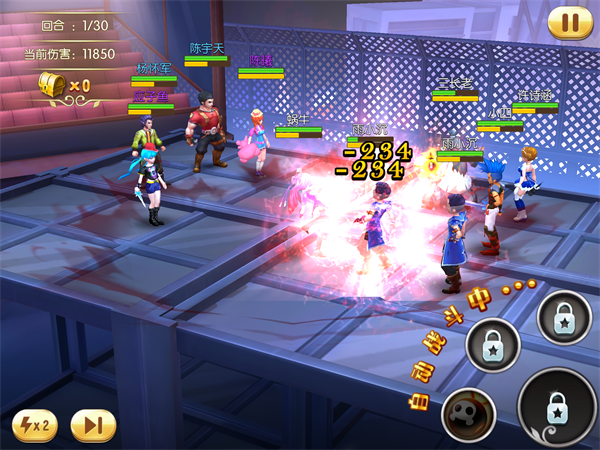Viewport: 600px width, 450px height.
Task: Toggle the x2 battle speed
Action: pos(37,425)
